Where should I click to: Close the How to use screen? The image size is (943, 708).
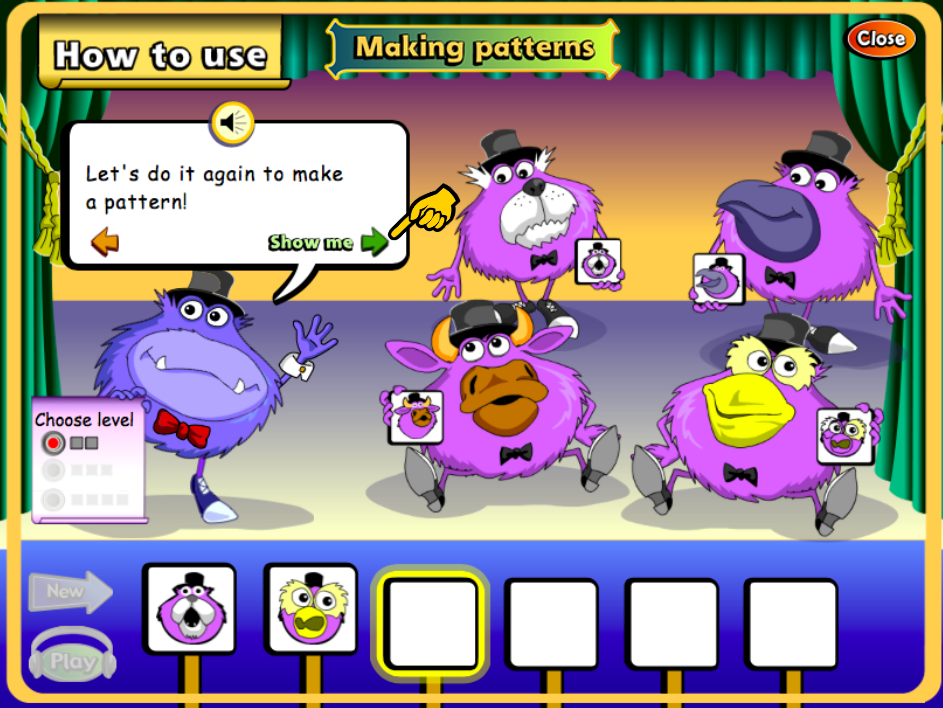point(881,39)
